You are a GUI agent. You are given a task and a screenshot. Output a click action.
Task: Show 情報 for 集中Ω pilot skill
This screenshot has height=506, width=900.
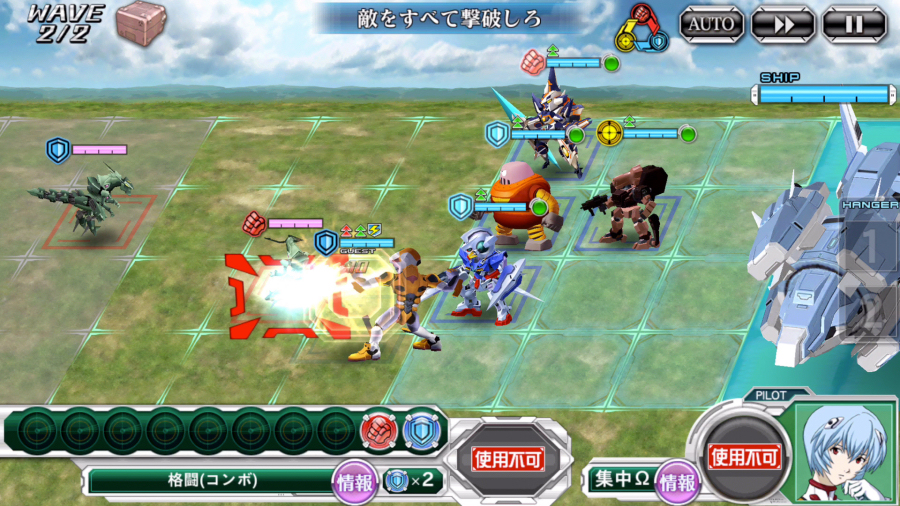pyautogui.click(x=677, y=481)
